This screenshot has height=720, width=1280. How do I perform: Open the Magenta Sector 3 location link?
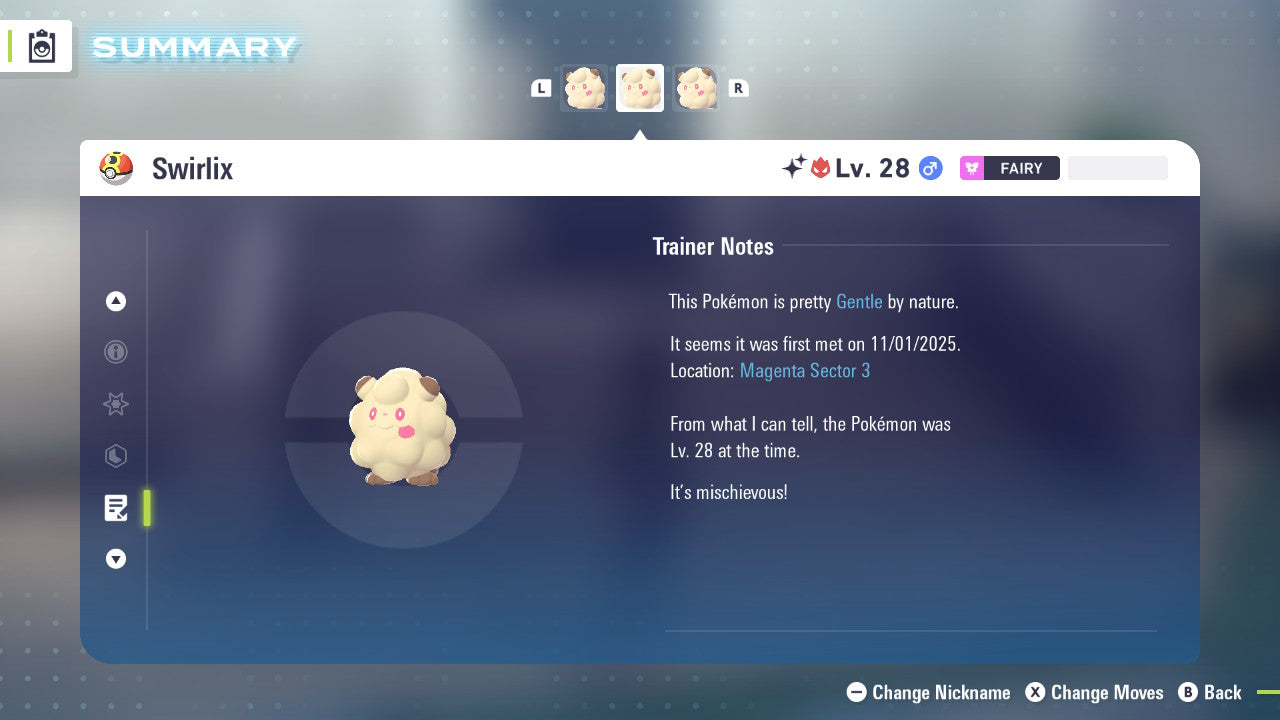(805, 370)
